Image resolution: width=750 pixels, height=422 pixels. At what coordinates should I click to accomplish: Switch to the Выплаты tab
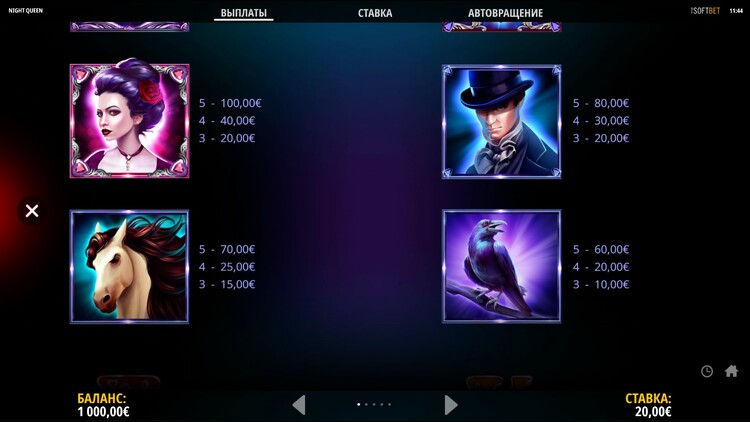(x=243, y=13)
